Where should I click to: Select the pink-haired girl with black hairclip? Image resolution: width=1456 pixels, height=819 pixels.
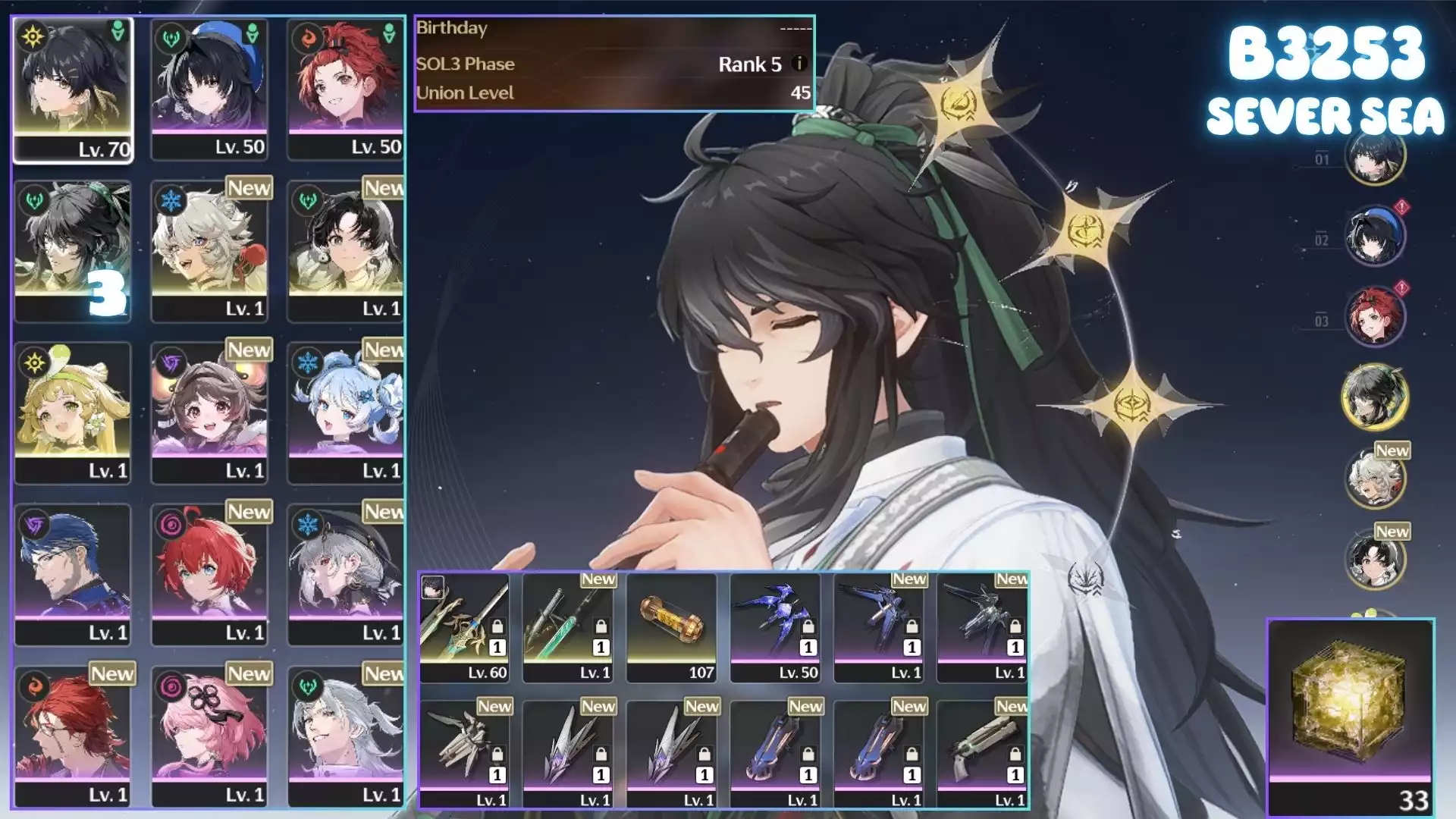[x=209, y=736]
